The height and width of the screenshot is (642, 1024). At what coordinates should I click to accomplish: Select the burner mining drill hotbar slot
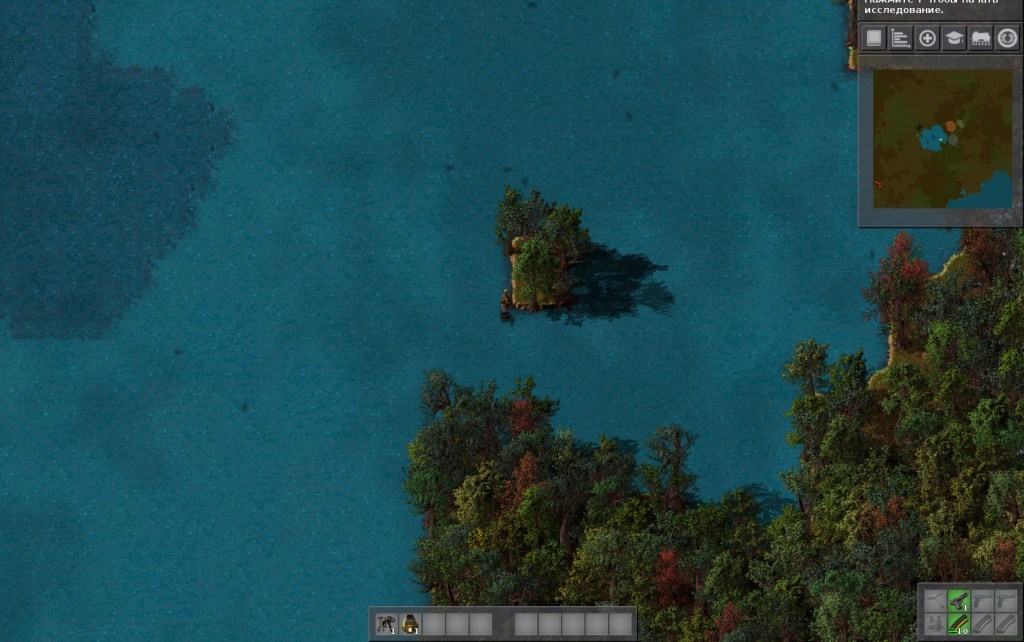pyautogui.click(x=387, y=624)
